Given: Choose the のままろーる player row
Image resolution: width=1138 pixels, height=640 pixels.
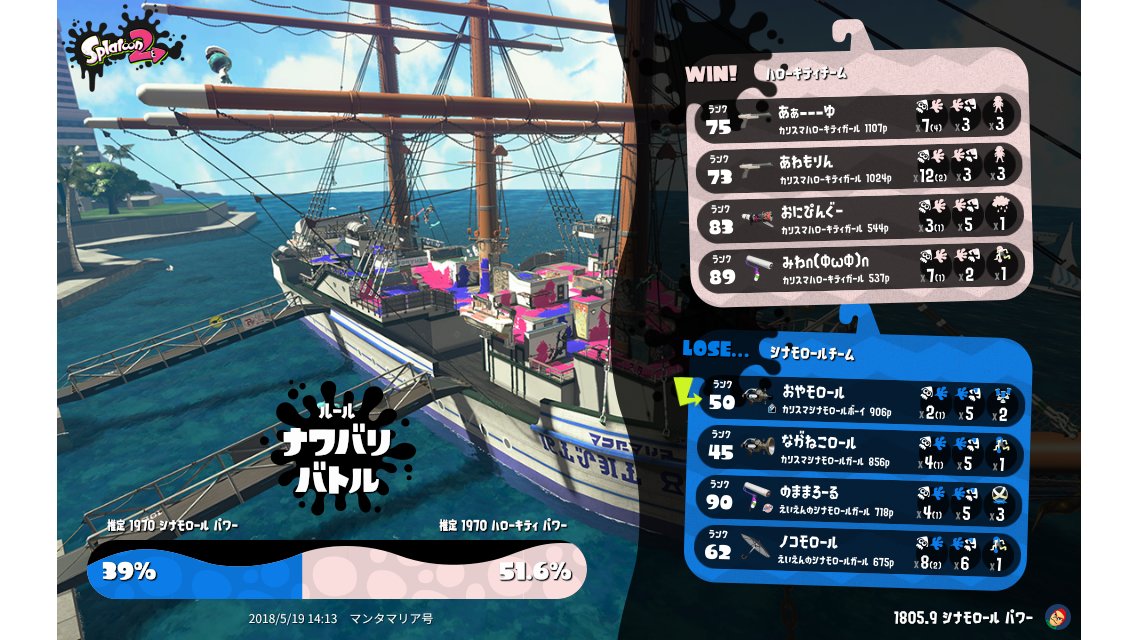Looking at the screenshot, I should tap(860, 500).
